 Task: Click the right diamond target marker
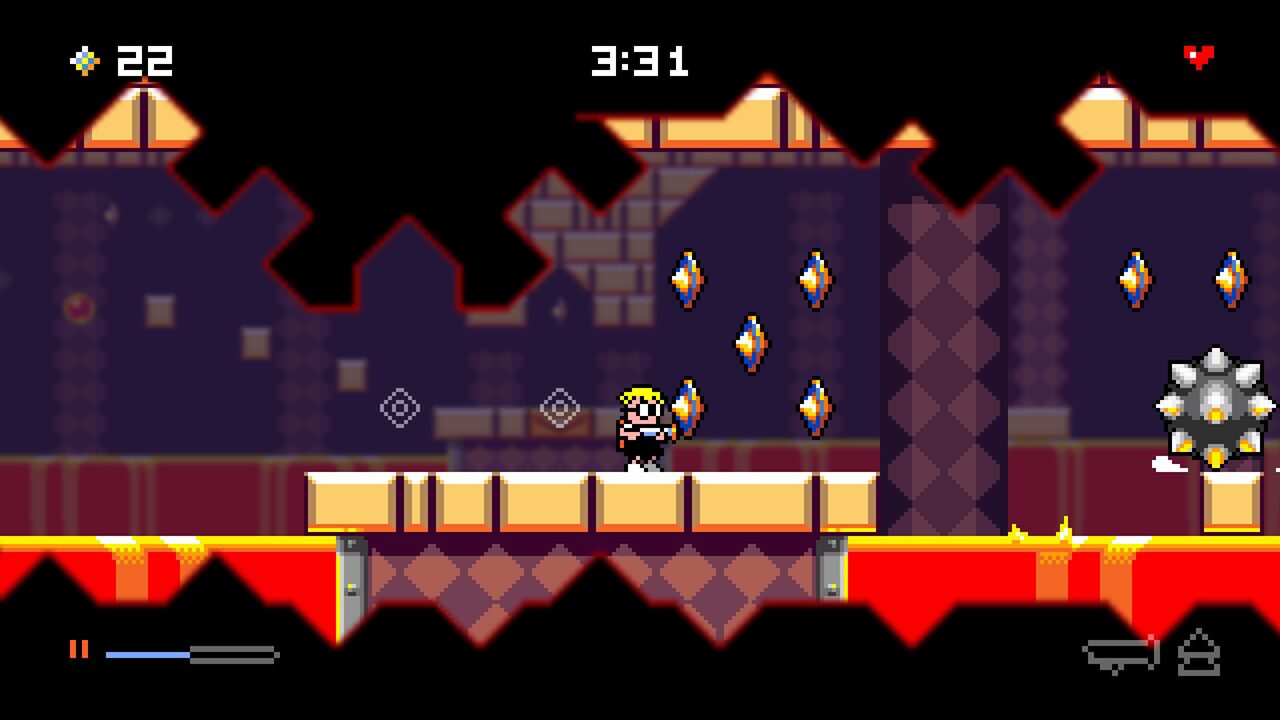pyautogui.click(x=560, y=407)
